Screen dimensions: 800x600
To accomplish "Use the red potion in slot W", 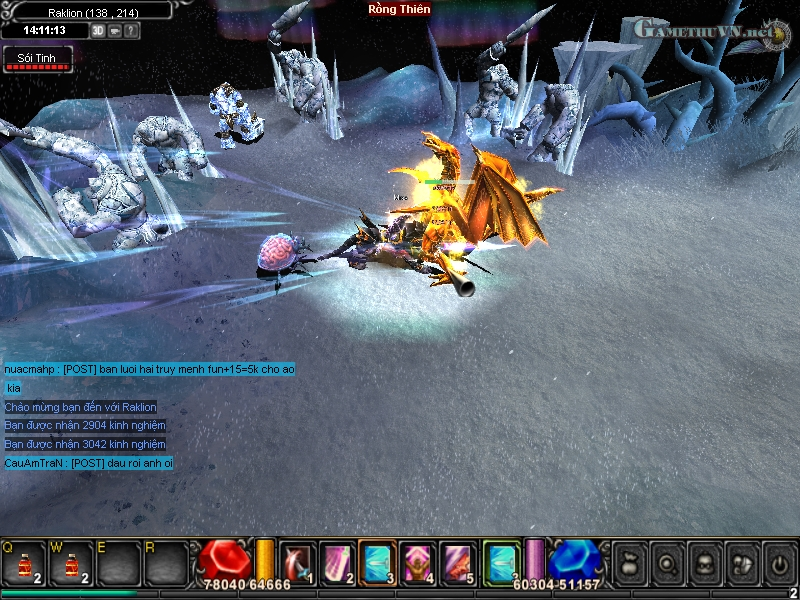I will [72, 564].
